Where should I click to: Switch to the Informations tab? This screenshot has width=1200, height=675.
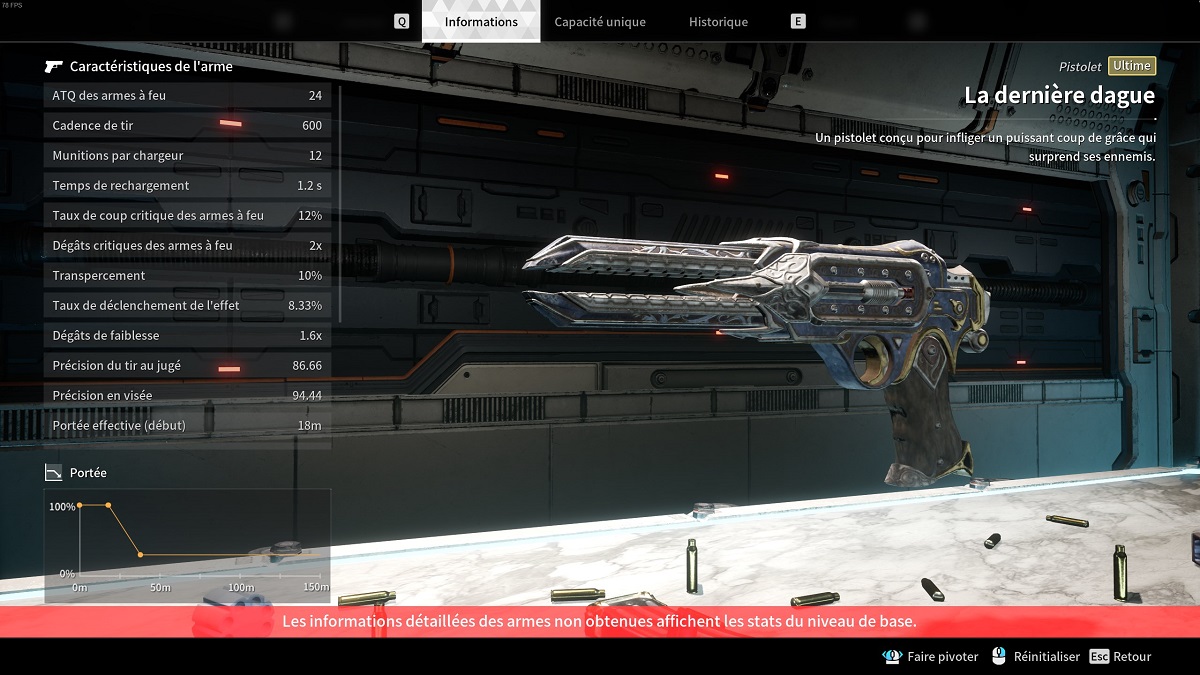click(481, 22)
